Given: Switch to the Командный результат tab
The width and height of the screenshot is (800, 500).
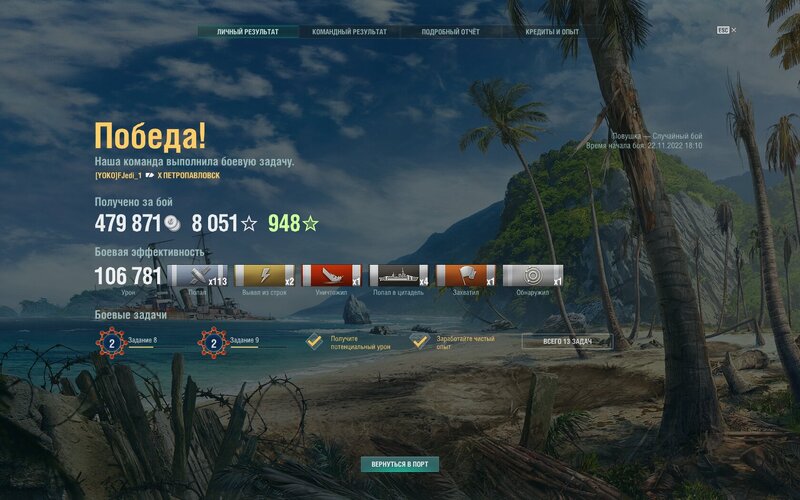Looking at the screenshot, I should coord(349,32).
